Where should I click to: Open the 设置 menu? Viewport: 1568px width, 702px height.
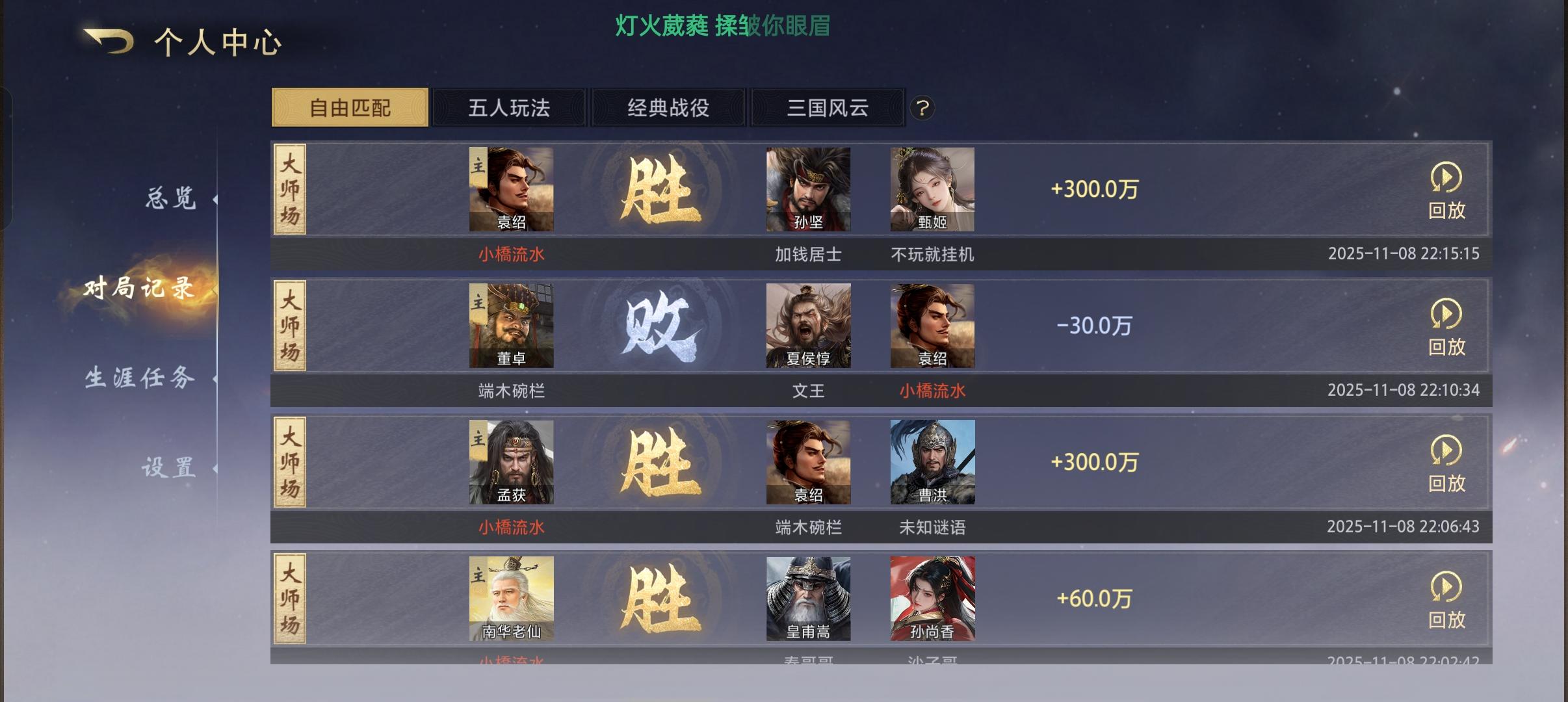coord(170,466)
